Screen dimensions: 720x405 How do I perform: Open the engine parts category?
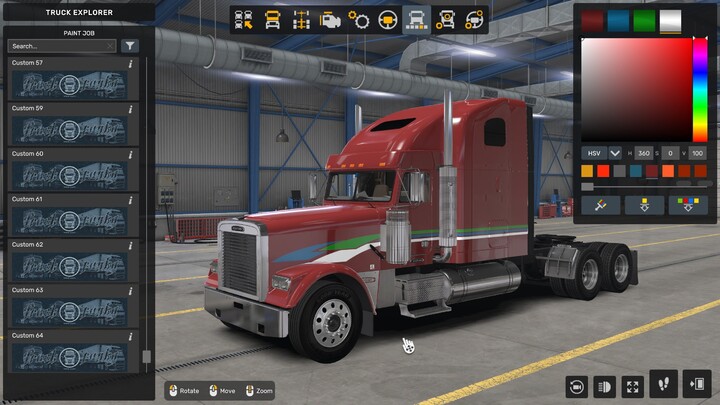click(x=330, y=19)
